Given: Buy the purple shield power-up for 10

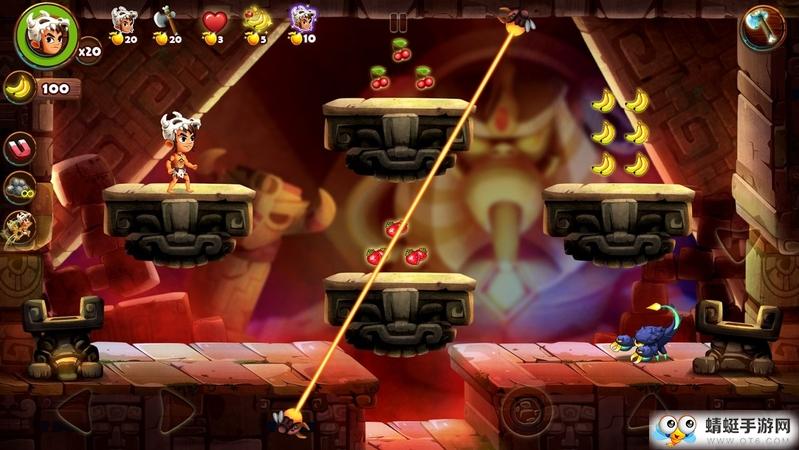Looking at the screenshot, I should point(301,22).
